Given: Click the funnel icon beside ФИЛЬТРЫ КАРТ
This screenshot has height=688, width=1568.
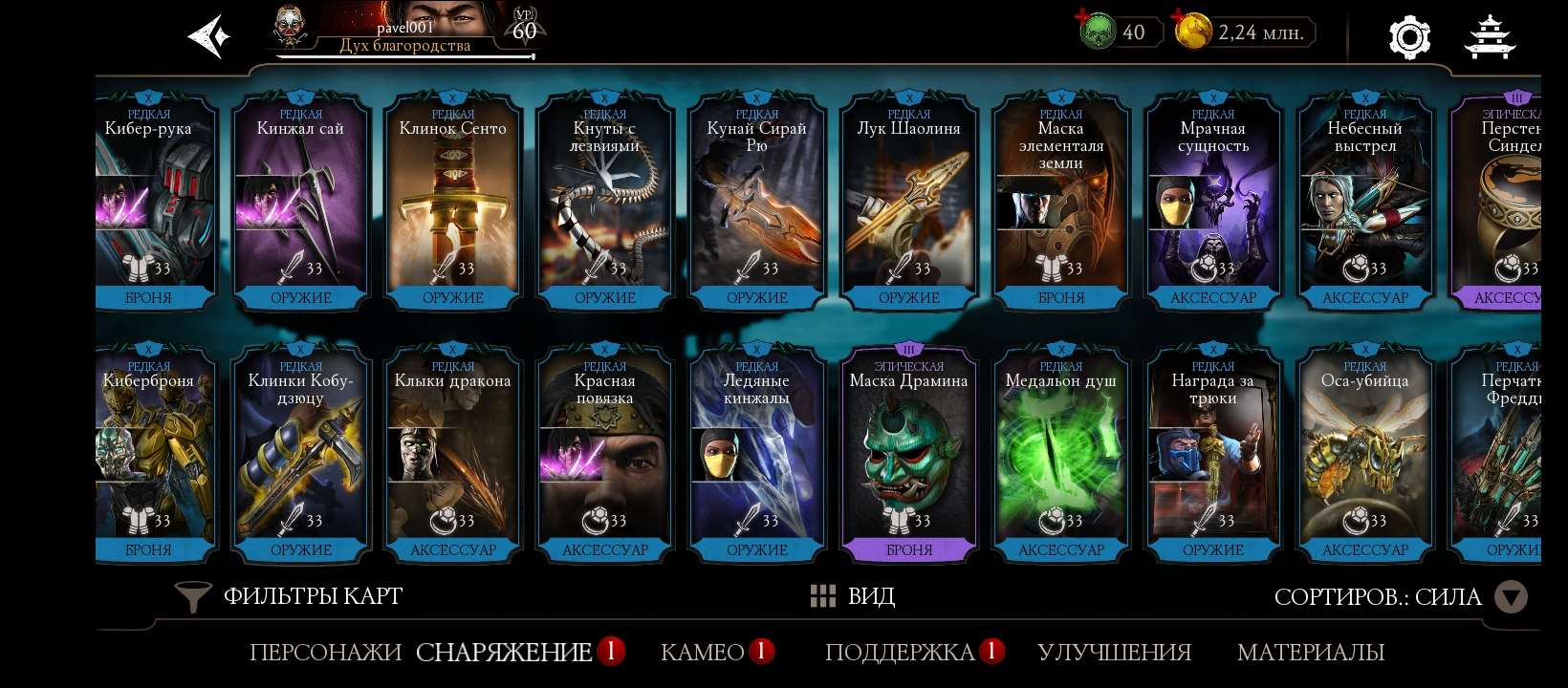Looking at the screenshot, I should coord(192,596).
